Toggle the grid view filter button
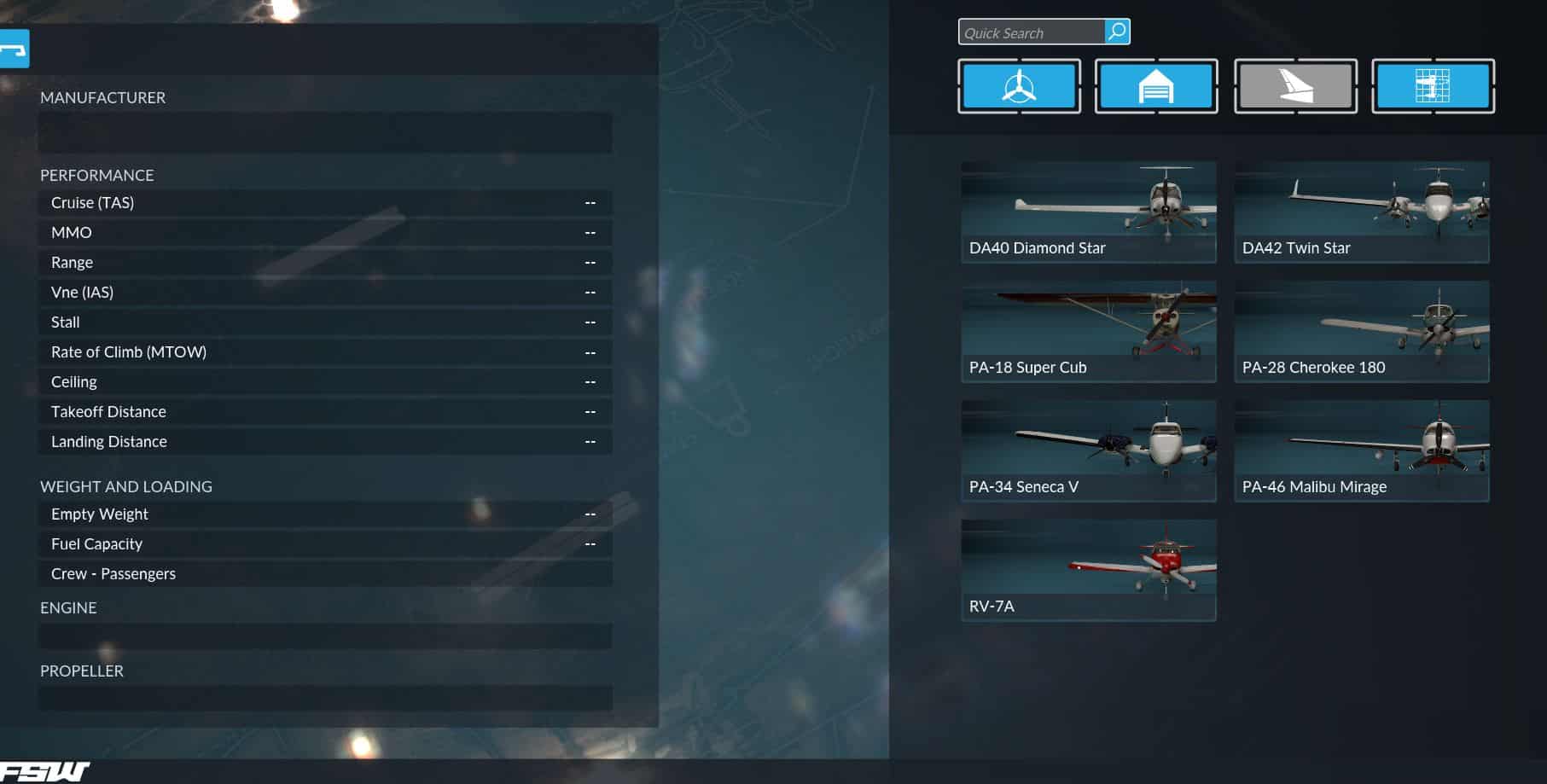This screenshot has height=784, width=1547. [x=1433, y=86]
